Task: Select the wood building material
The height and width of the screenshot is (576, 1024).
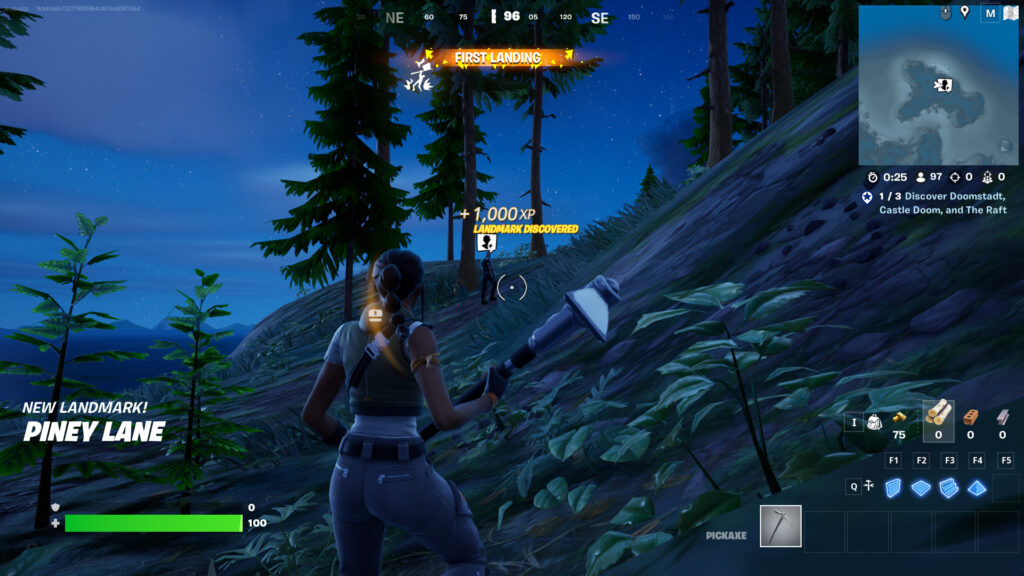Action: click(938, 414)
